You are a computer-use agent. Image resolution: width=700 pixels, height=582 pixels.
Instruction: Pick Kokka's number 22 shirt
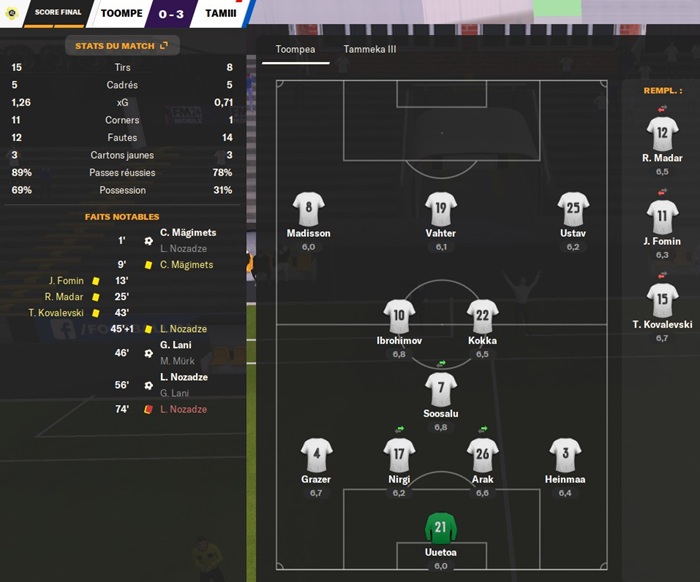click(482, 316)
